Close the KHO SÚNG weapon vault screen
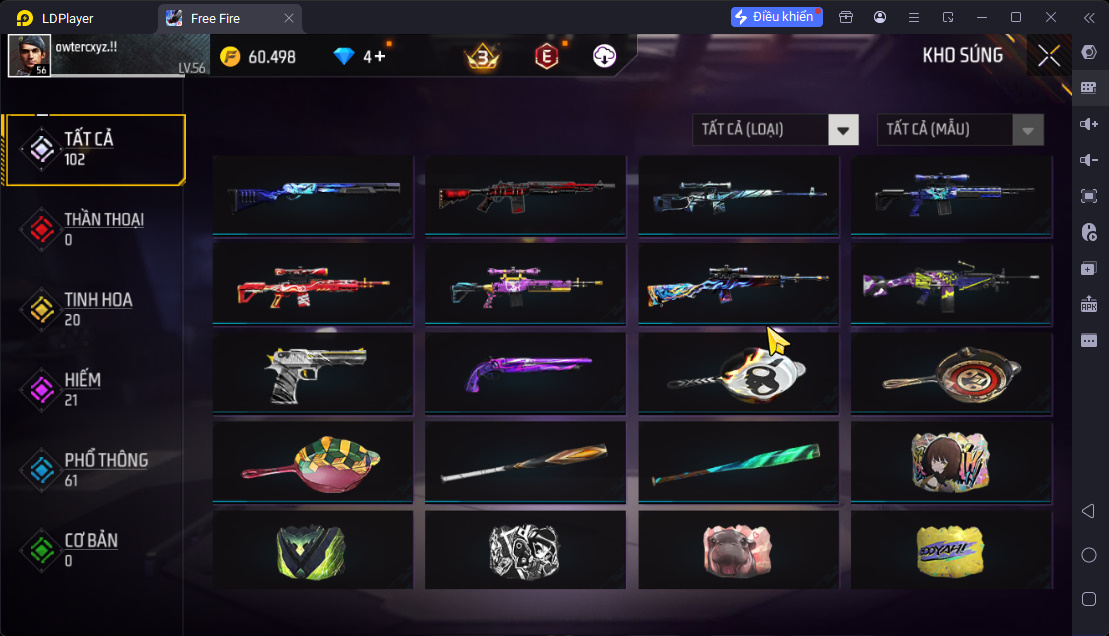Image resolution: width=1109 pixels, height=636 pixels. point(1049,56)
